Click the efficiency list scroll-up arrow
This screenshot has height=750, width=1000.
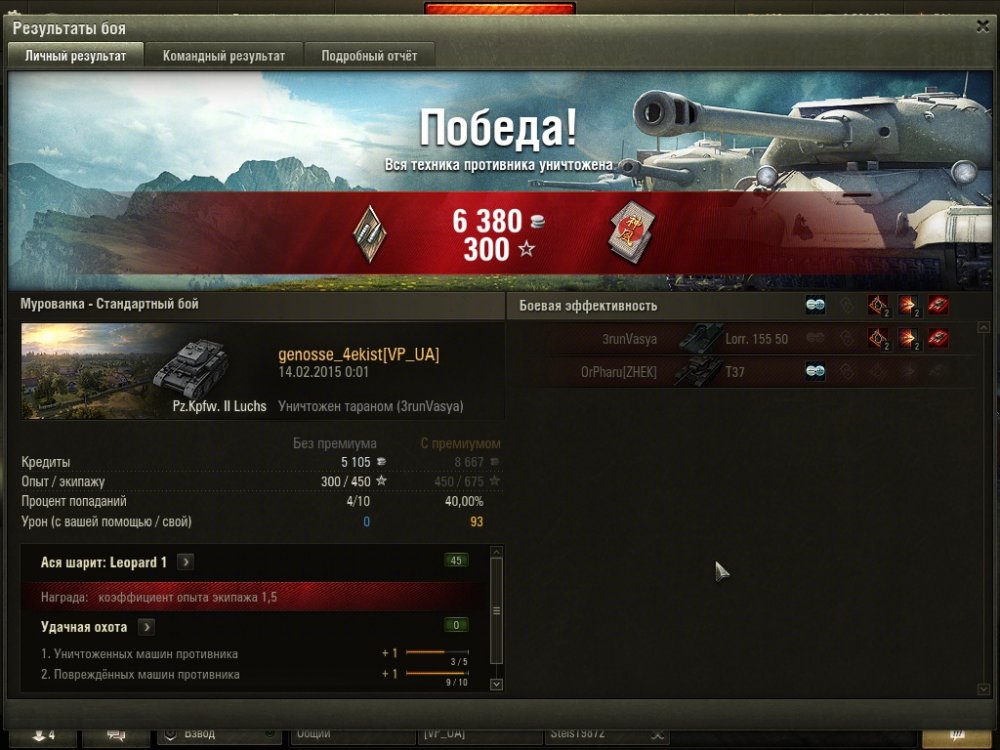(x=983, y=327)
